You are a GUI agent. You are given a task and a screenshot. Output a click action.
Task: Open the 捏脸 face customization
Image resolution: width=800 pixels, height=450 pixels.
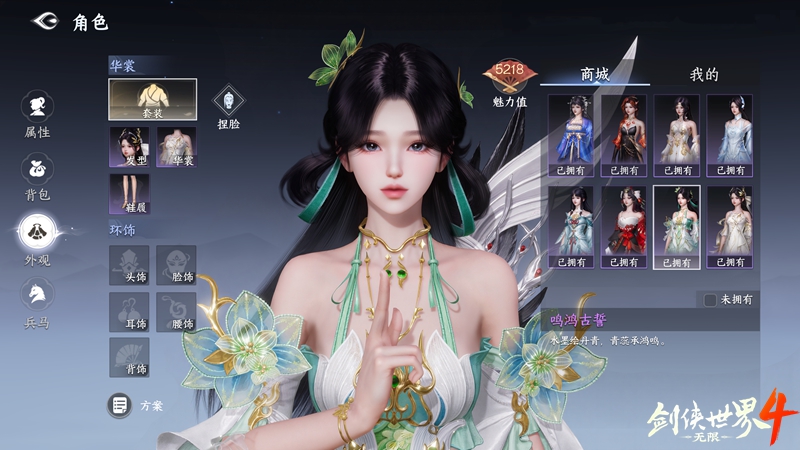(x=229, y=105)
